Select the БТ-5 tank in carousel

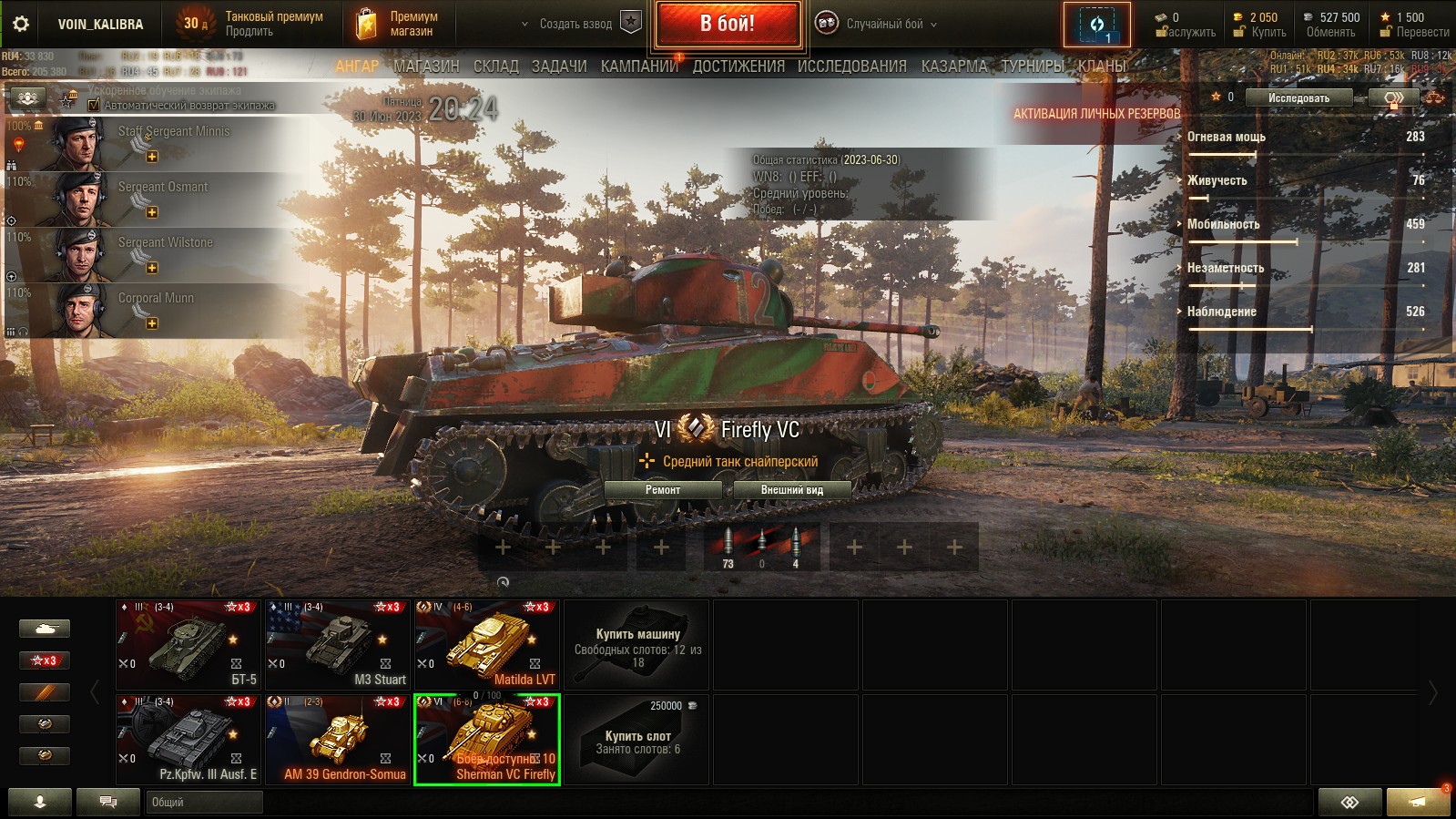point(188,643)
